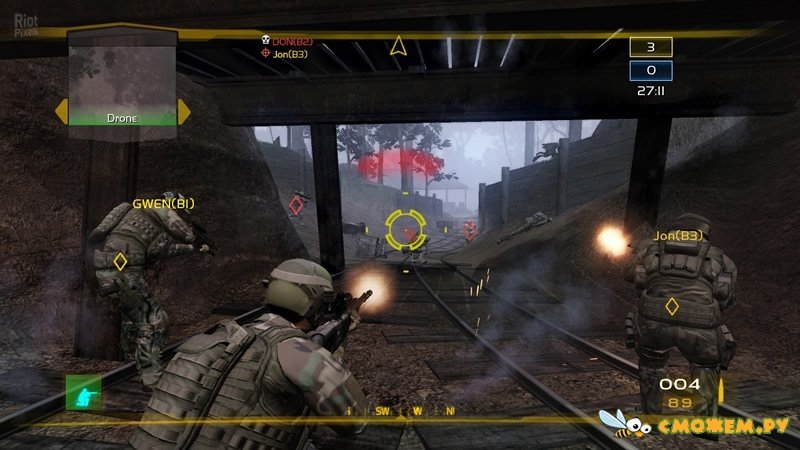Click the green soldier stance icon
The width and height of the screenshot is (800, 450).
(83, 393)
